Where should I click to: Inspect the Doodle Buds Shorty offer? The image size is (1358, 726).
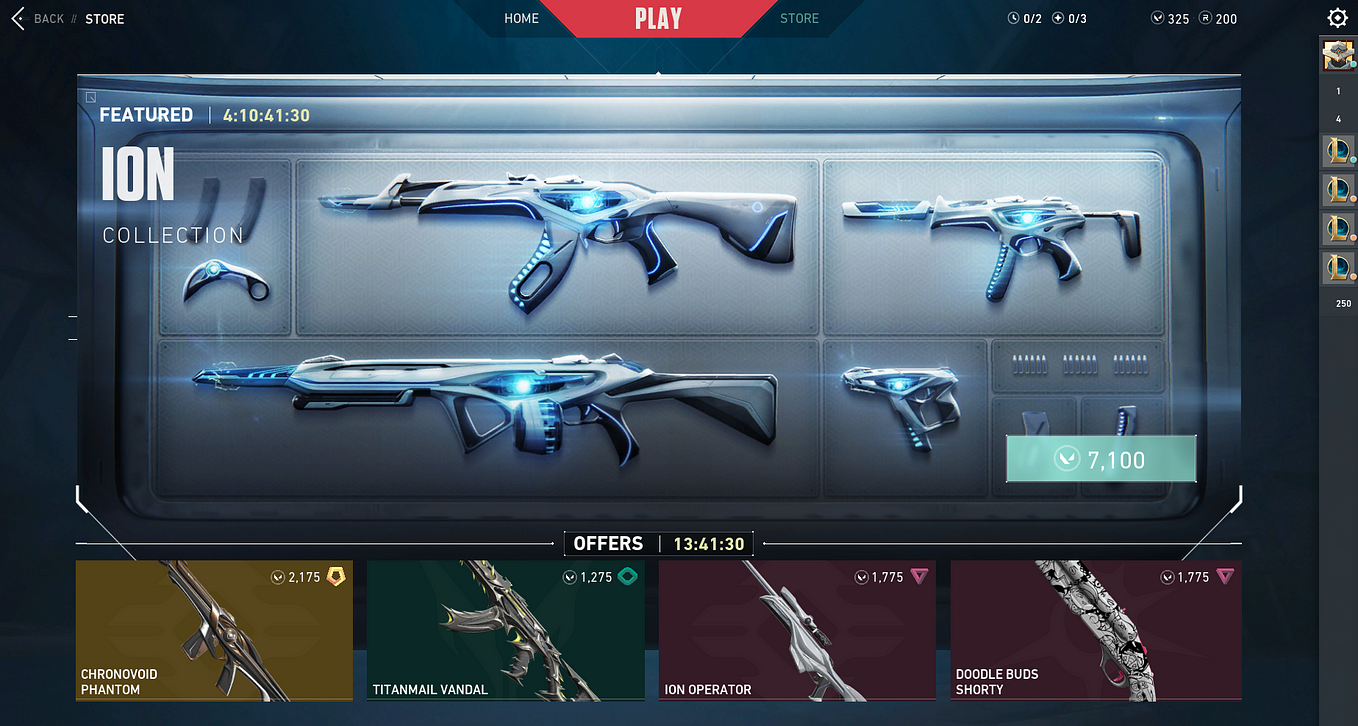click(1096, 630)
